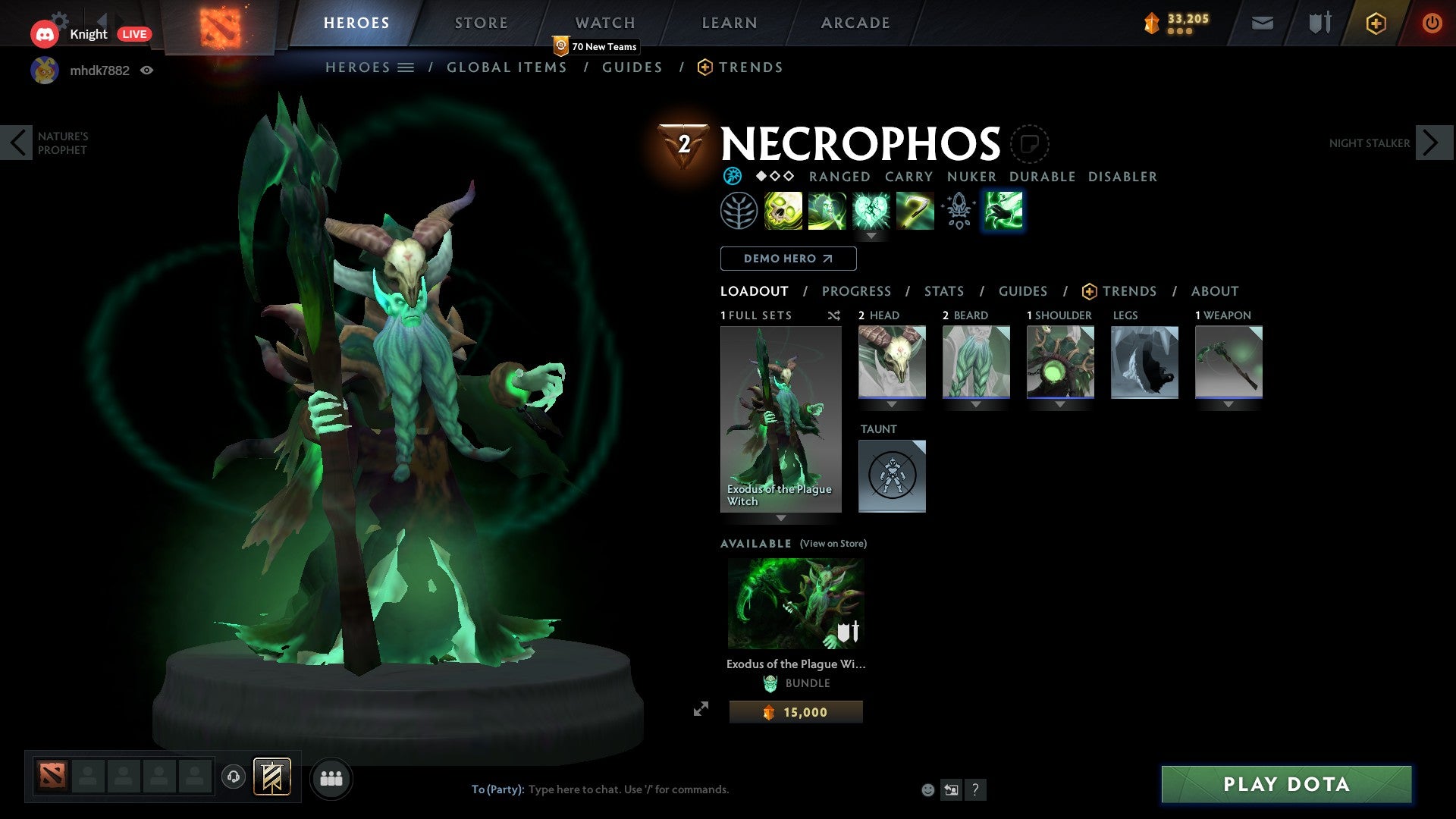Expand the Heroes hamburger menu
Screen dimensions: 1456x819
[406, 67]
